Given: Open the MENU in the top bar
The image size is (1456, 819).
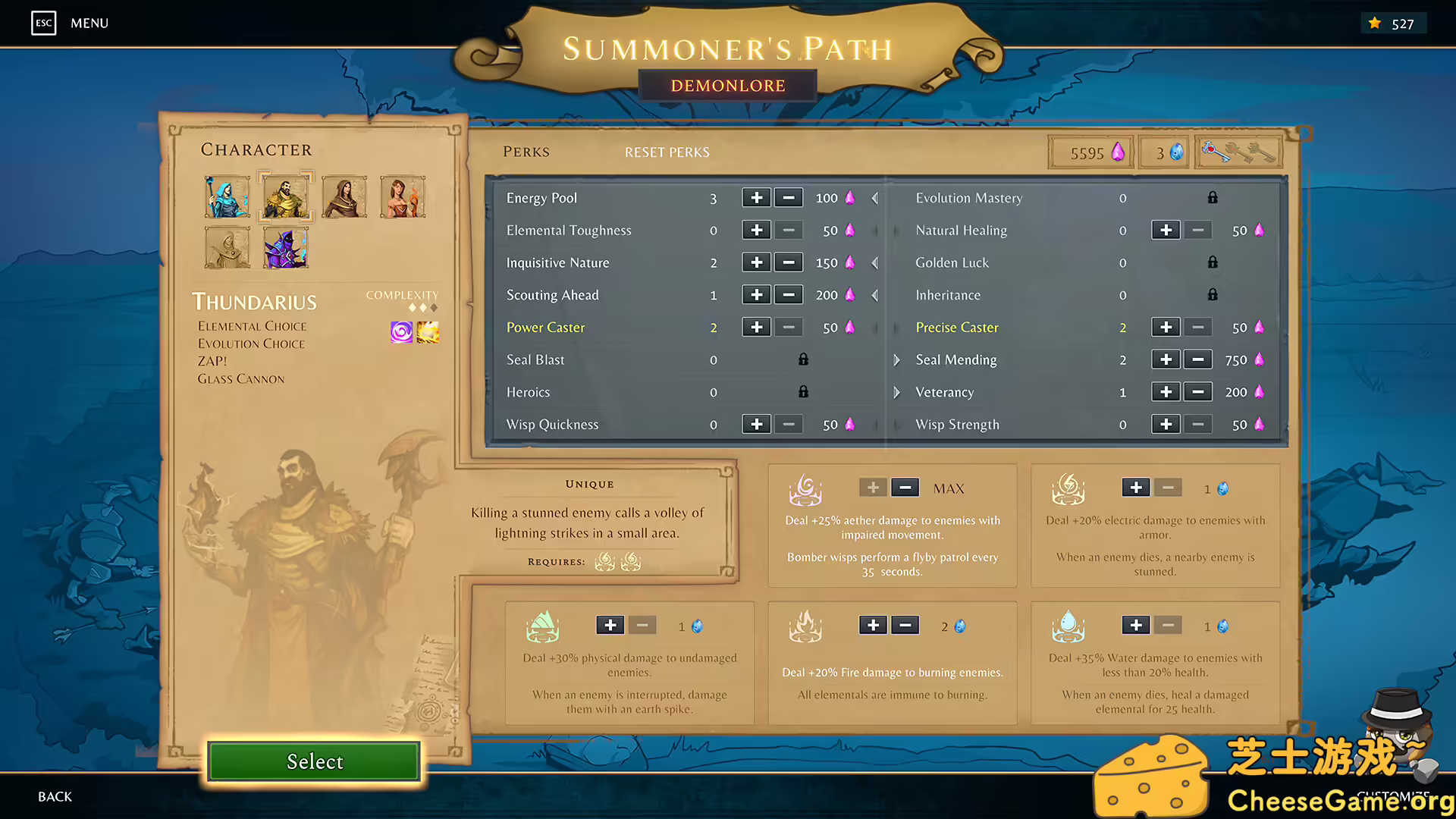Looking at the screenshot, I should coord(89,23).
